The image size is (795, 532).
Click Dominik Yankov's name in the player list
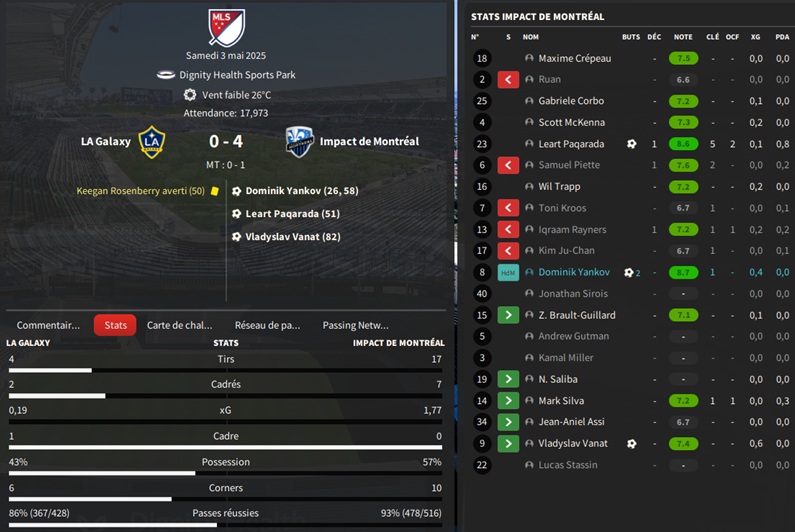click(x=573, y=272)
